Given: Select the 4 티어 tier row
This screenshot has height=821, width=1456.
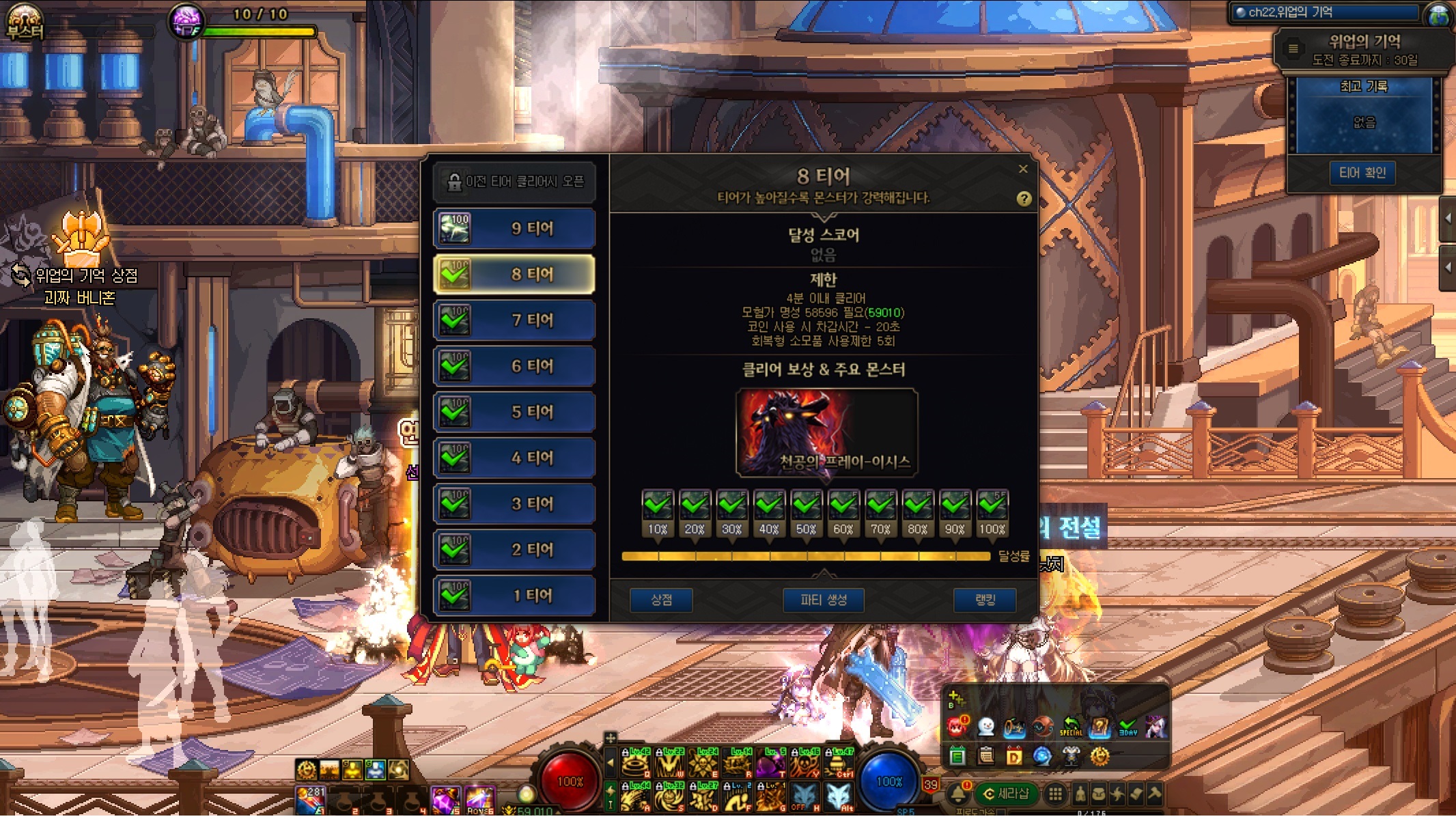Looking at the screenshot, I should click(514, 458).
